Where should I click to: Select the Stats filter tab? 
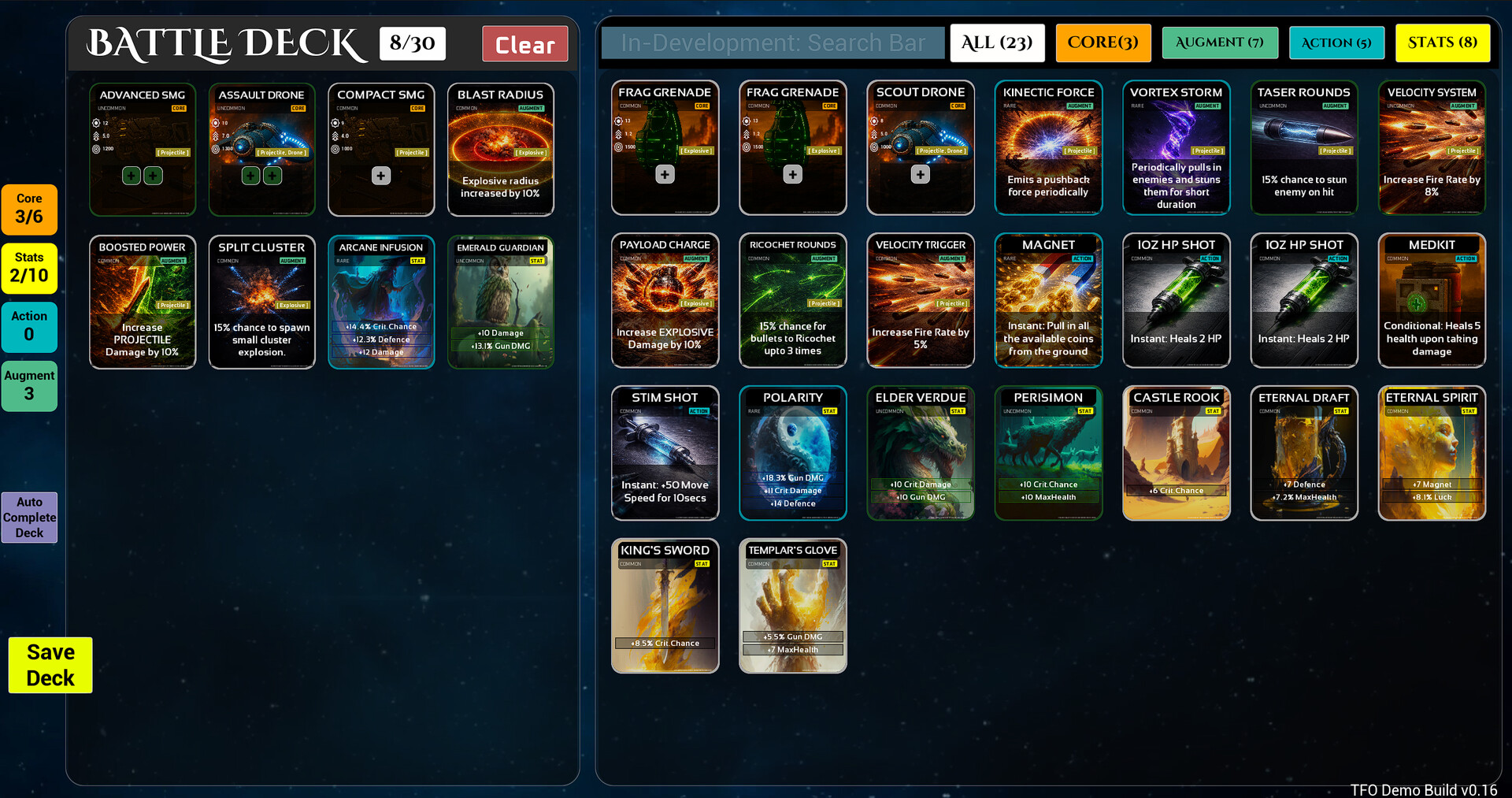click(x=1442, y=43)
